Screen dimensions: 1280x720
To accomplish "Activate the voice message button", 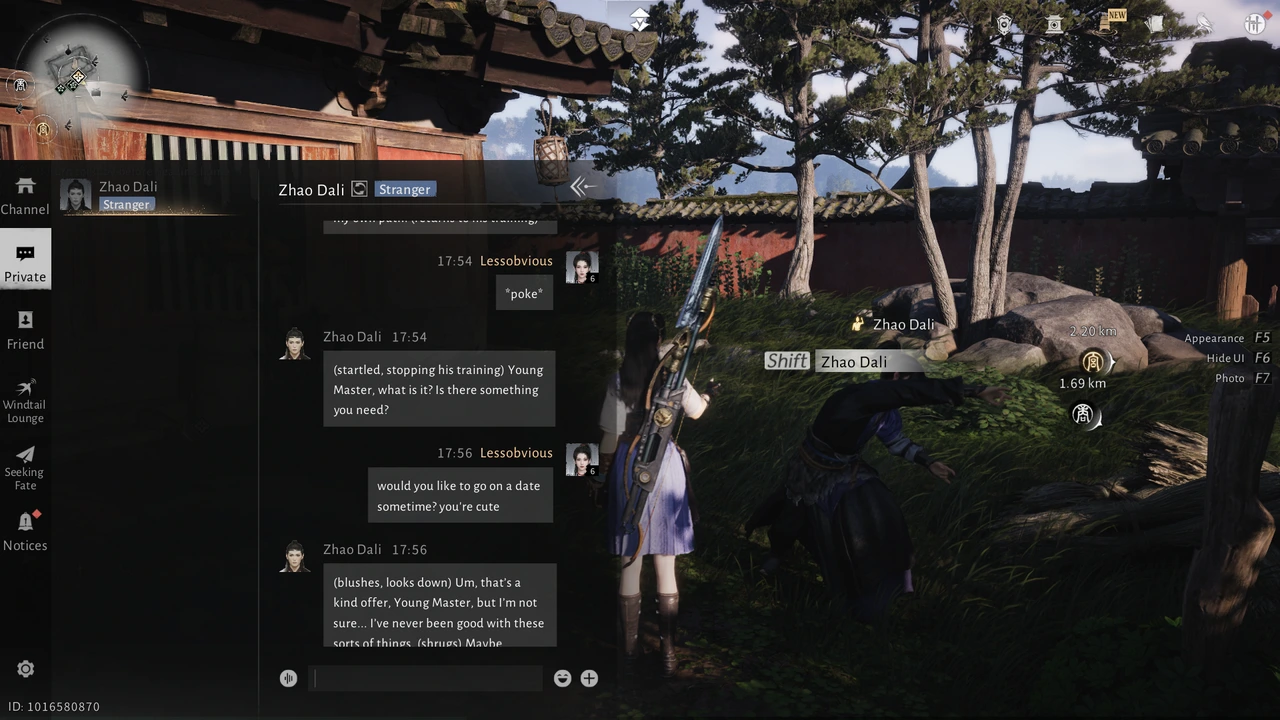I will (288, 678).
